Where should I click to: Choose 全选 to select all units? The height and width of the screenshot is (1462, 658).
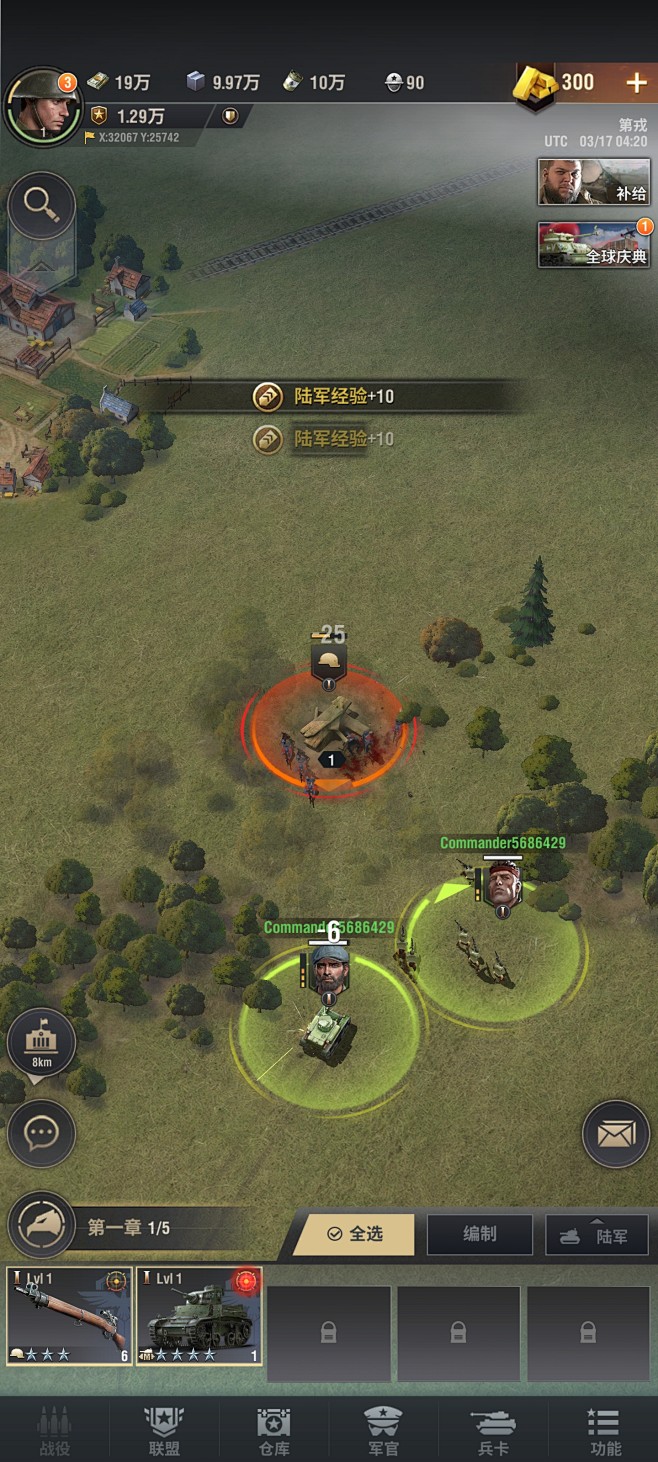click(x=355, y=1234)
